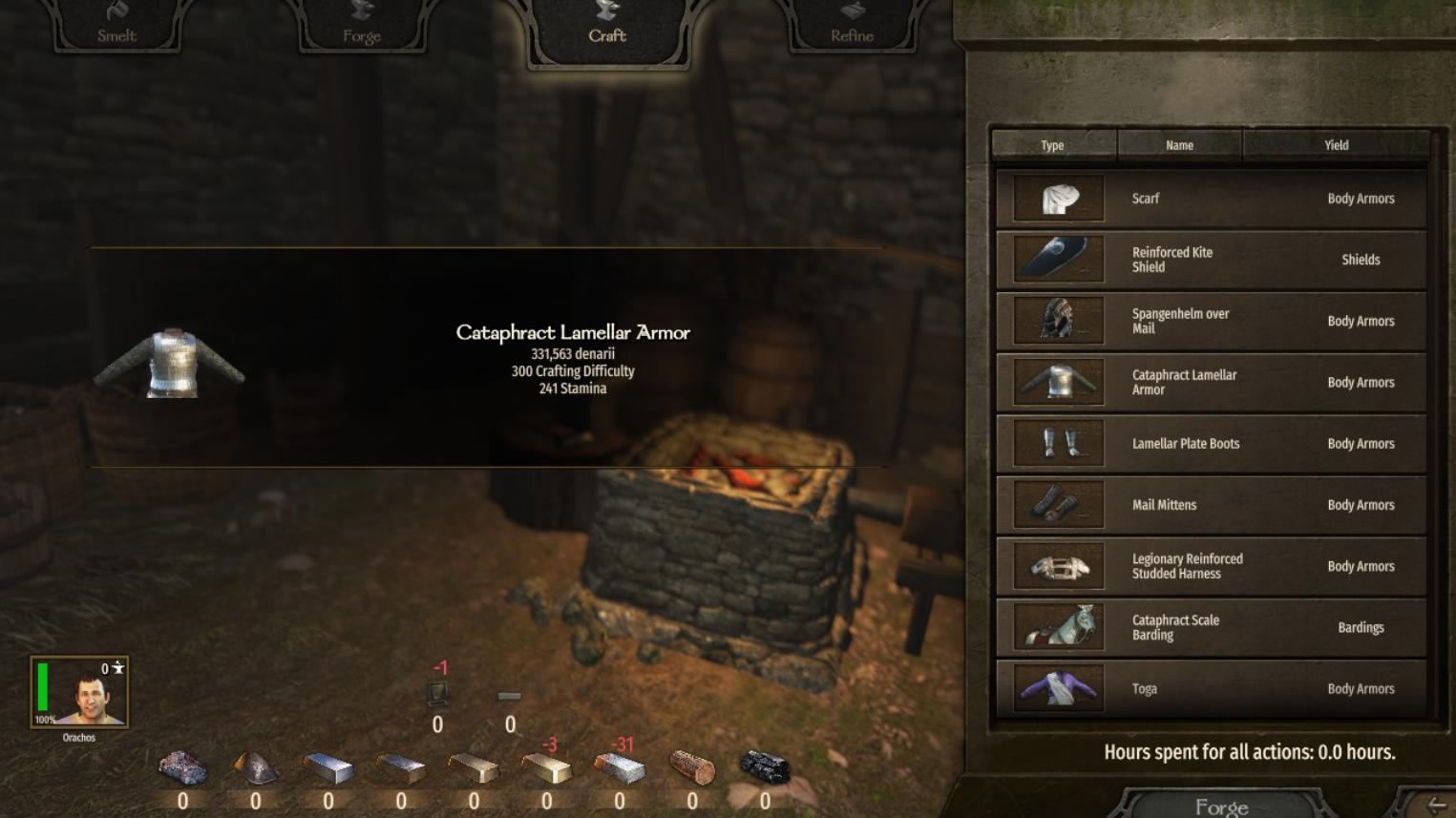Pick Legionary Reinforced Studded Harness
Screen dimensions: 1456x818
tap(1211, 566)
